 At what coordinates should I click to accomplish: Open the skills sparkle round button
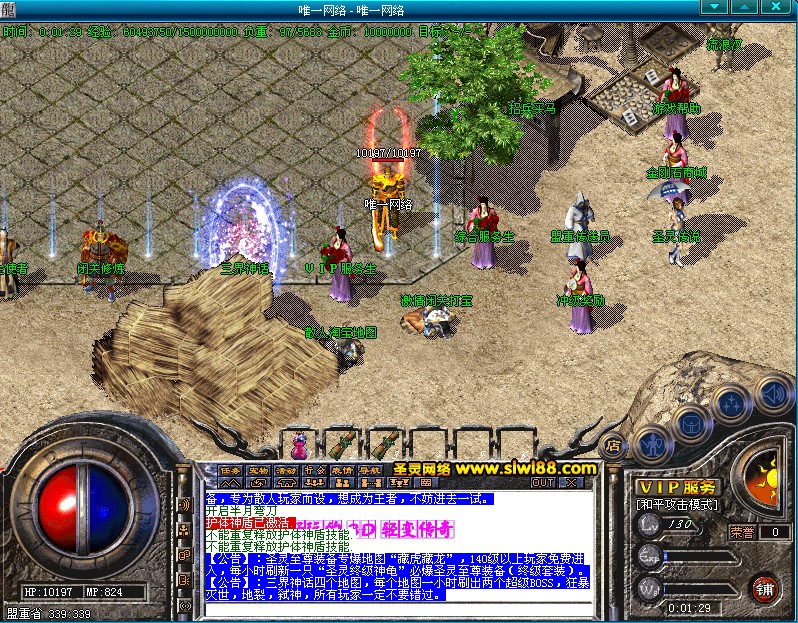point(733,403)
